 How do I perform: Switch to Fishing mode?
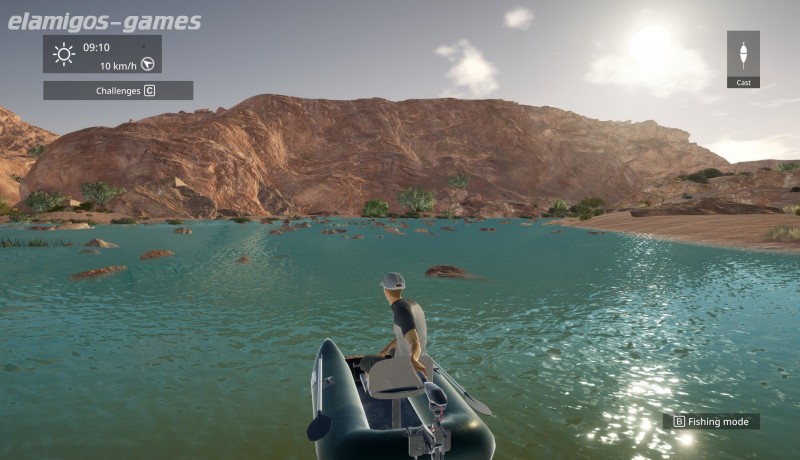pyautogui.click(x=711, y=422)
